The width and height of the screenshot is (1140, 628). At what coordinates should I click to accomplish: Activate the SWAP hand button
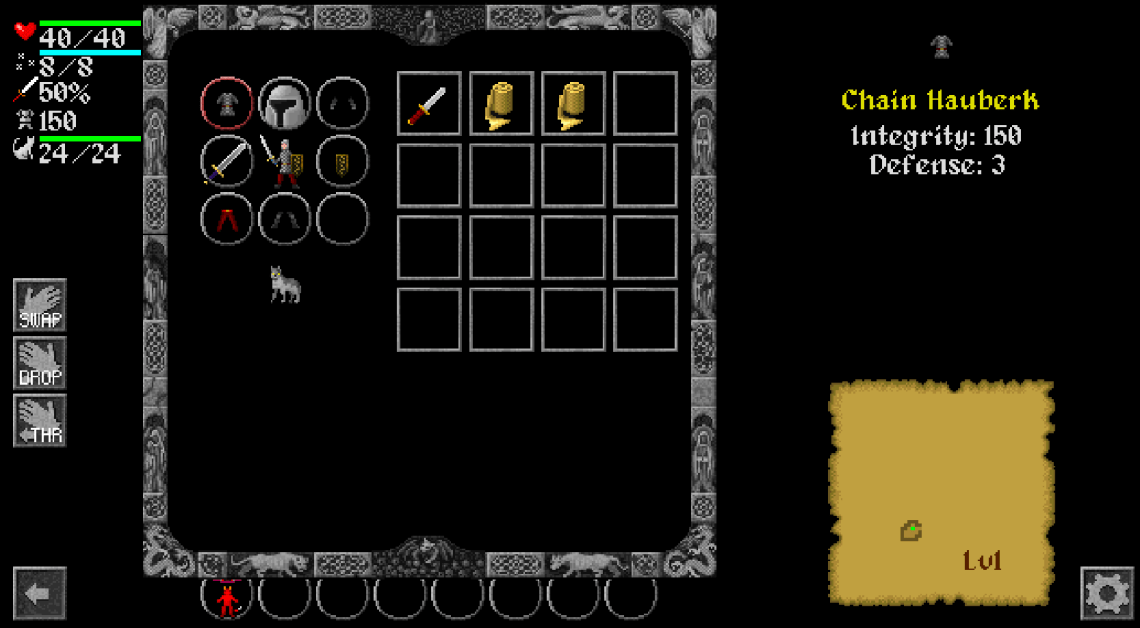40,305
